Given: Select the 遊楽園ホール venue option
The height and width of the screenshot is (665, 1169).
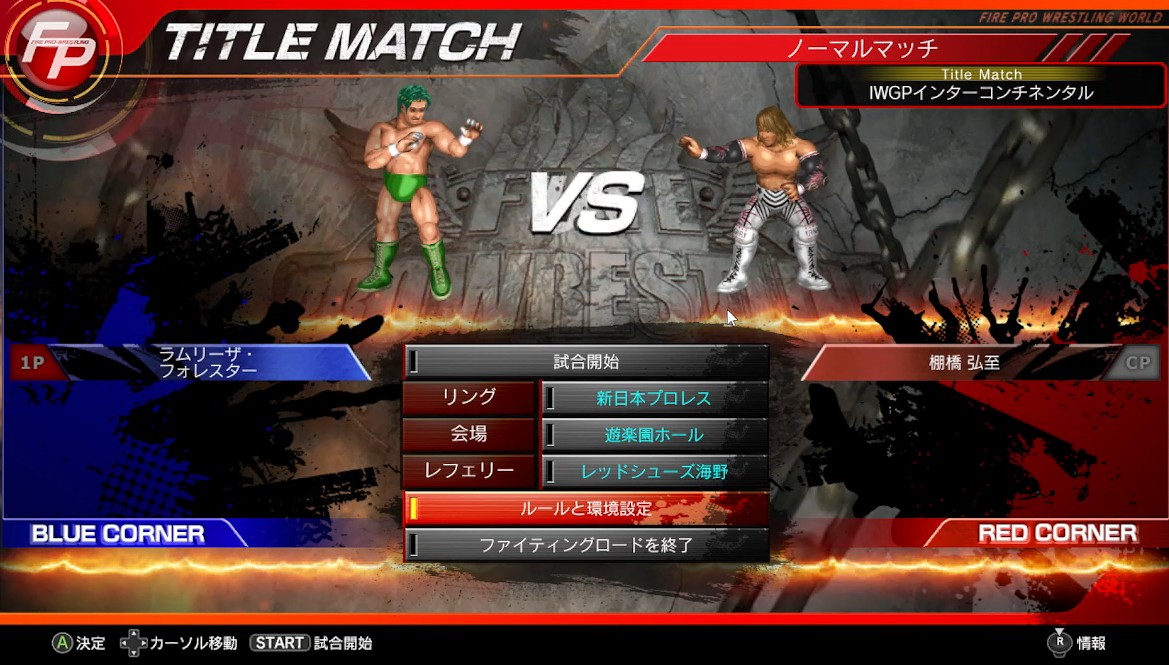Looking at the screenshot, I should (654, 435).
